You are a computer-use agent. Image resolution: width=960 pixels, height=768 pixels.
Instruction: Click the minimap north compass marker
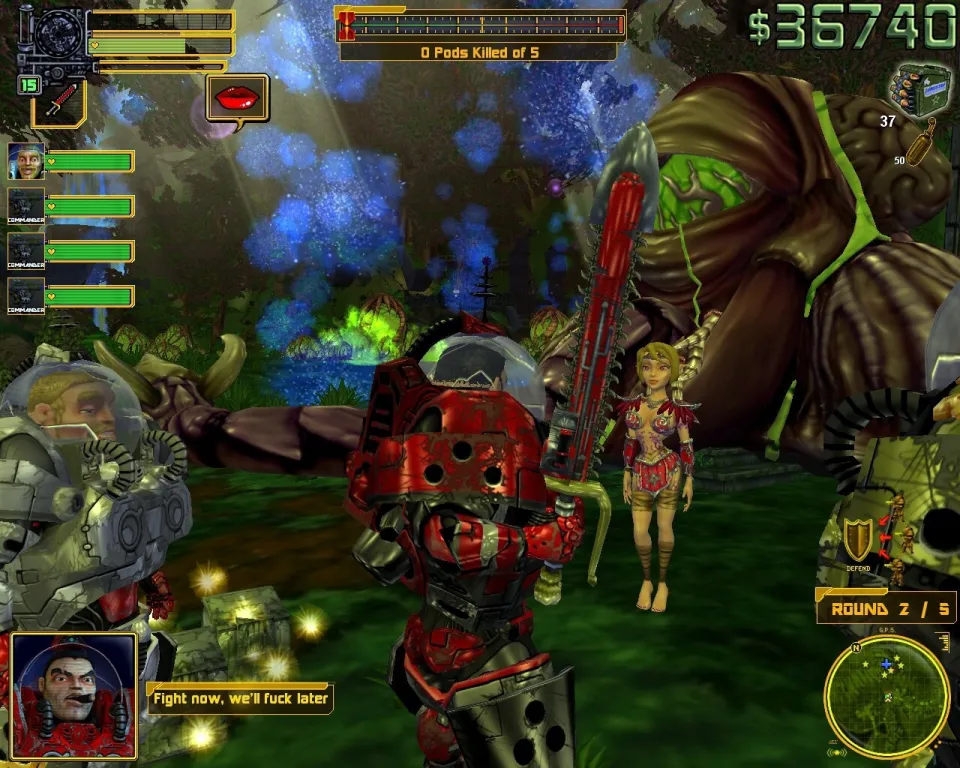coord(854,648)
